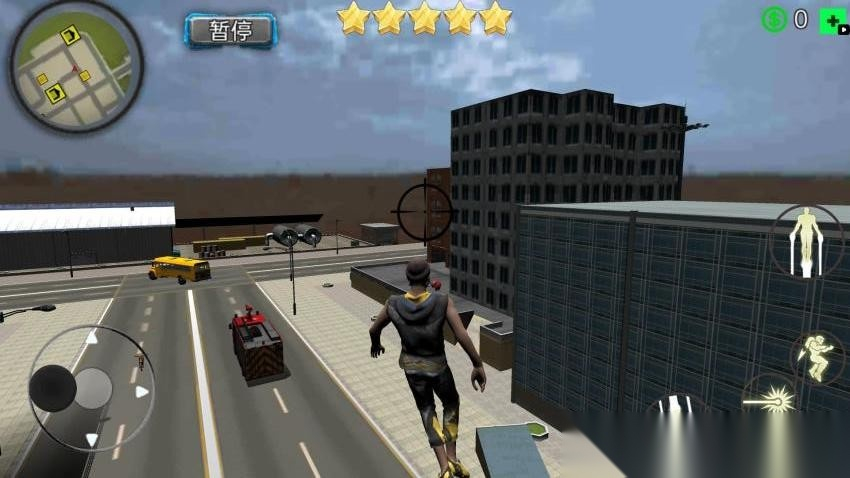Open the circular city minimap
This screenshot has width=850, height=478.
coord(77,66)
